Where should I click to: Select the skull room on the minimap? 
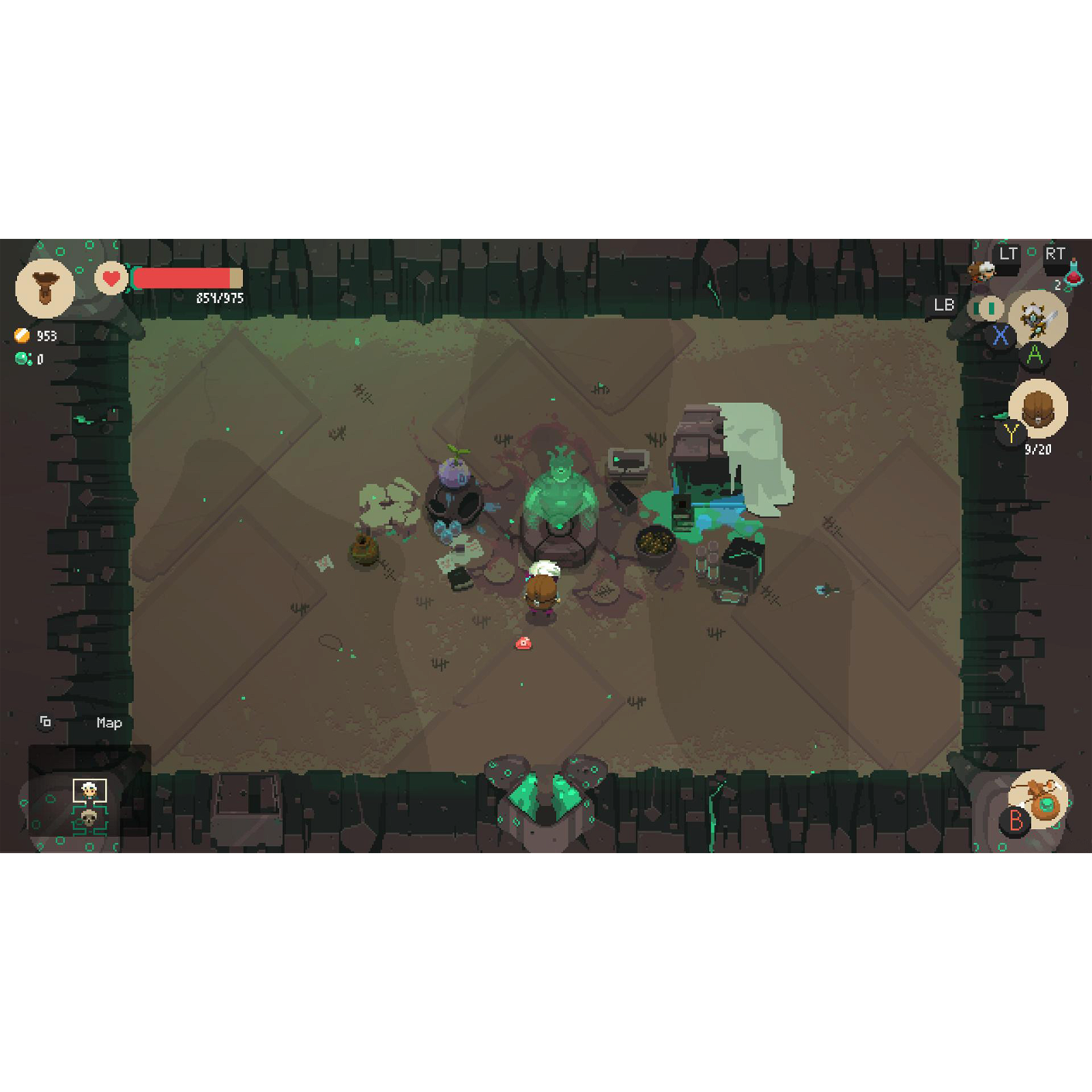tap(89, 819)
